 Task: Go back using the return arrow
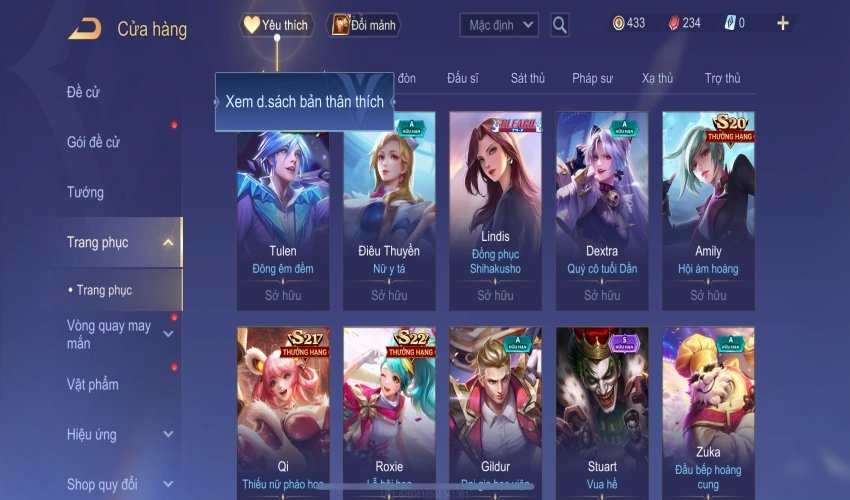(x=84, y=28)
